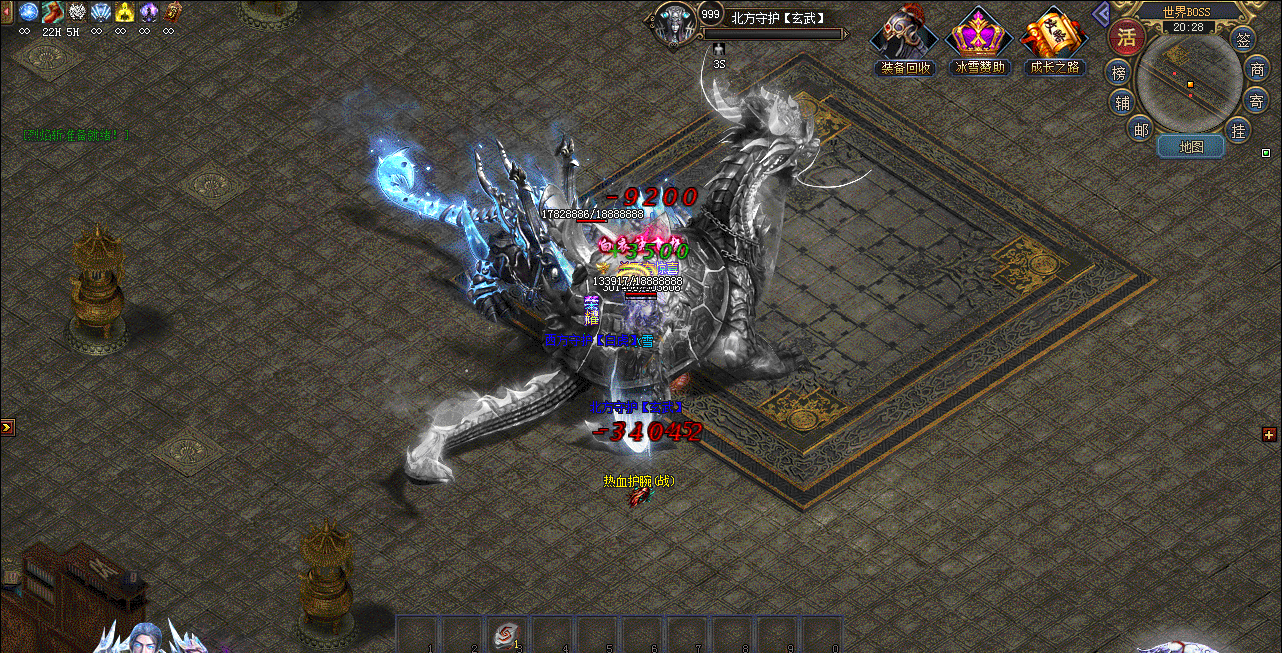Collapse the top icon bar with the purple arrow
The image size is (1282, 653).
pos(1101,13)
